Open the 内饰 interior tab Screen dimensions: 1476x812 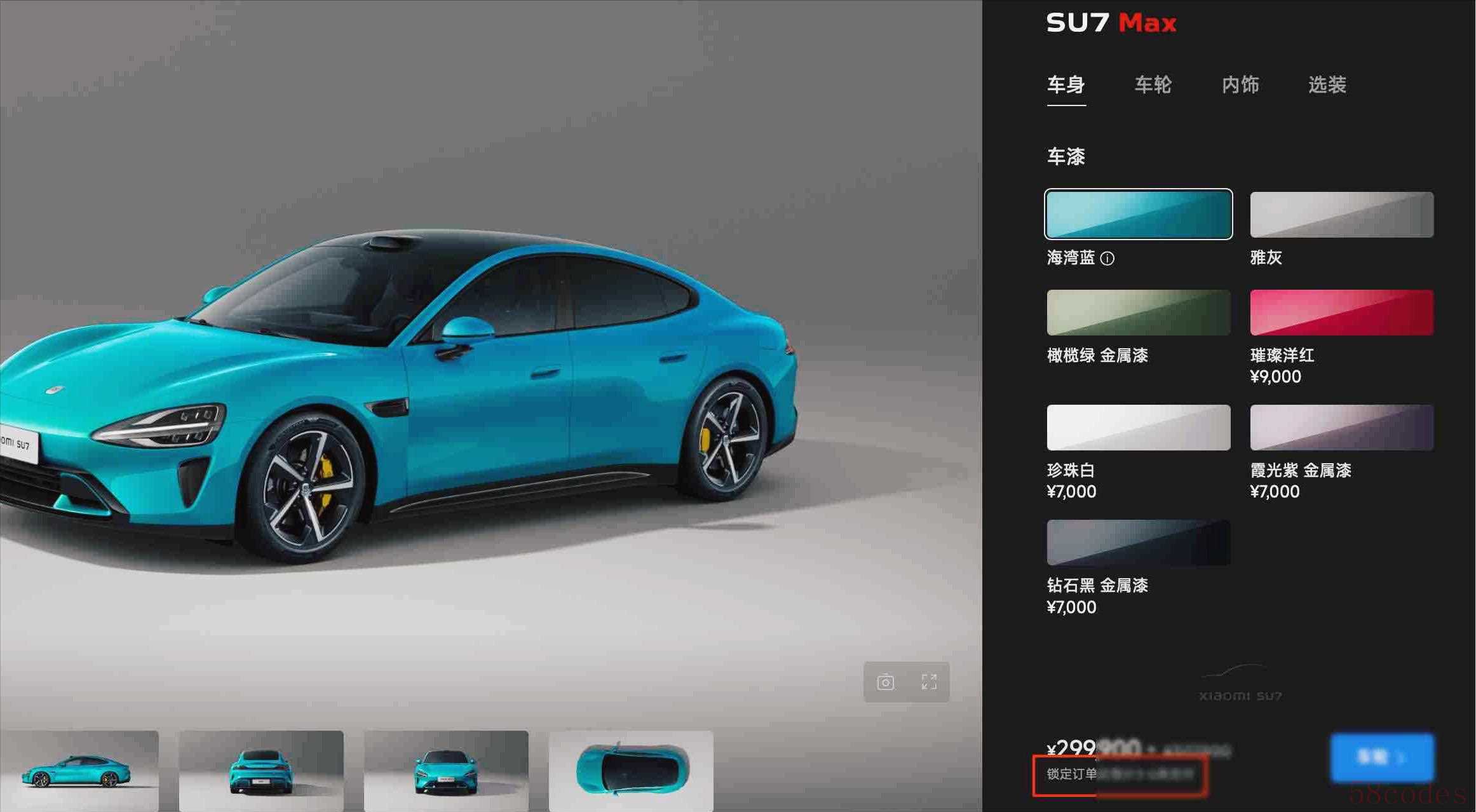click(1240, 85)
